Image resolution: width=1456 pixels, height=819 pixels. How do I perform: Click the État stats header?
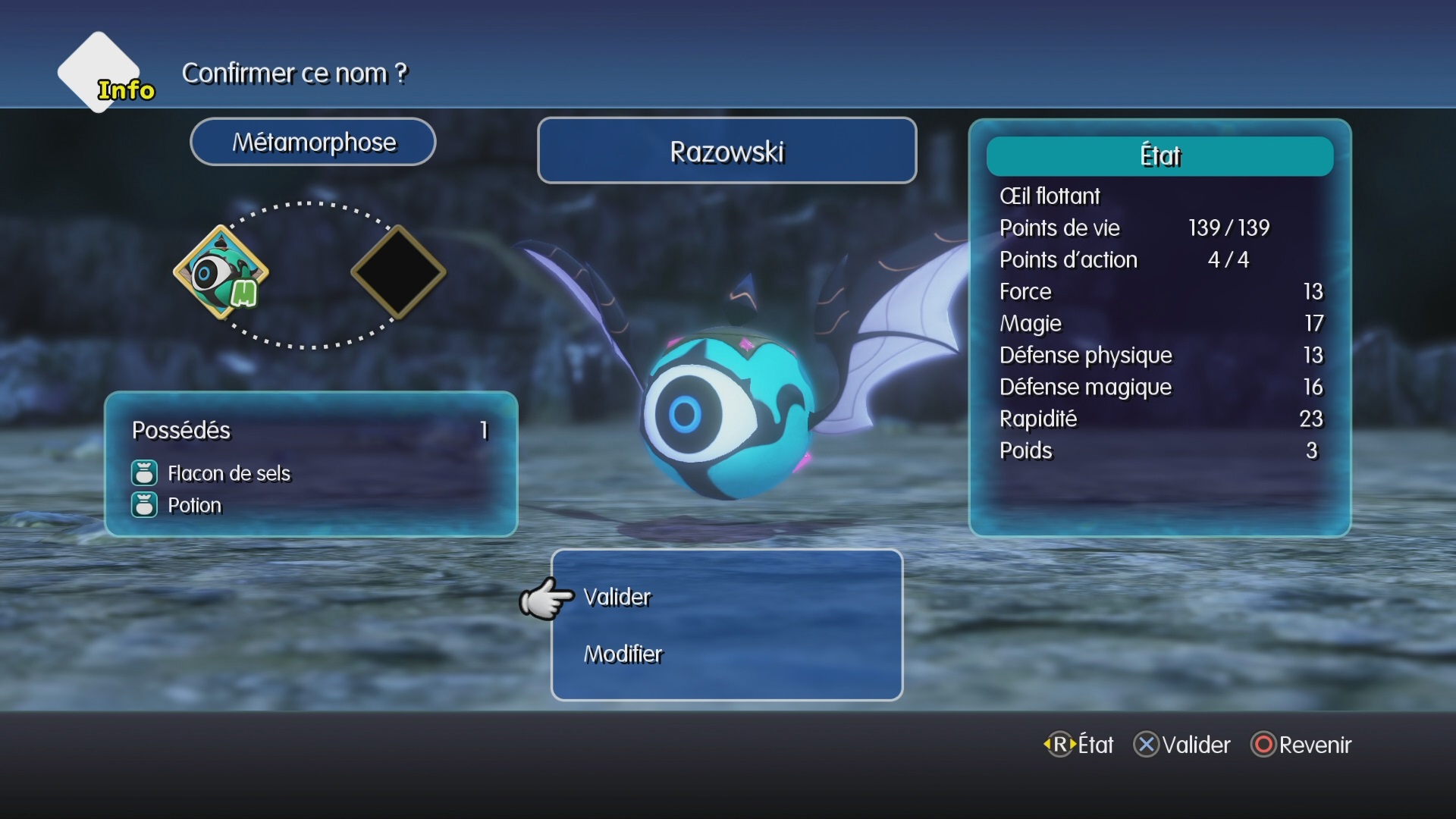[x=1159, y=156]
